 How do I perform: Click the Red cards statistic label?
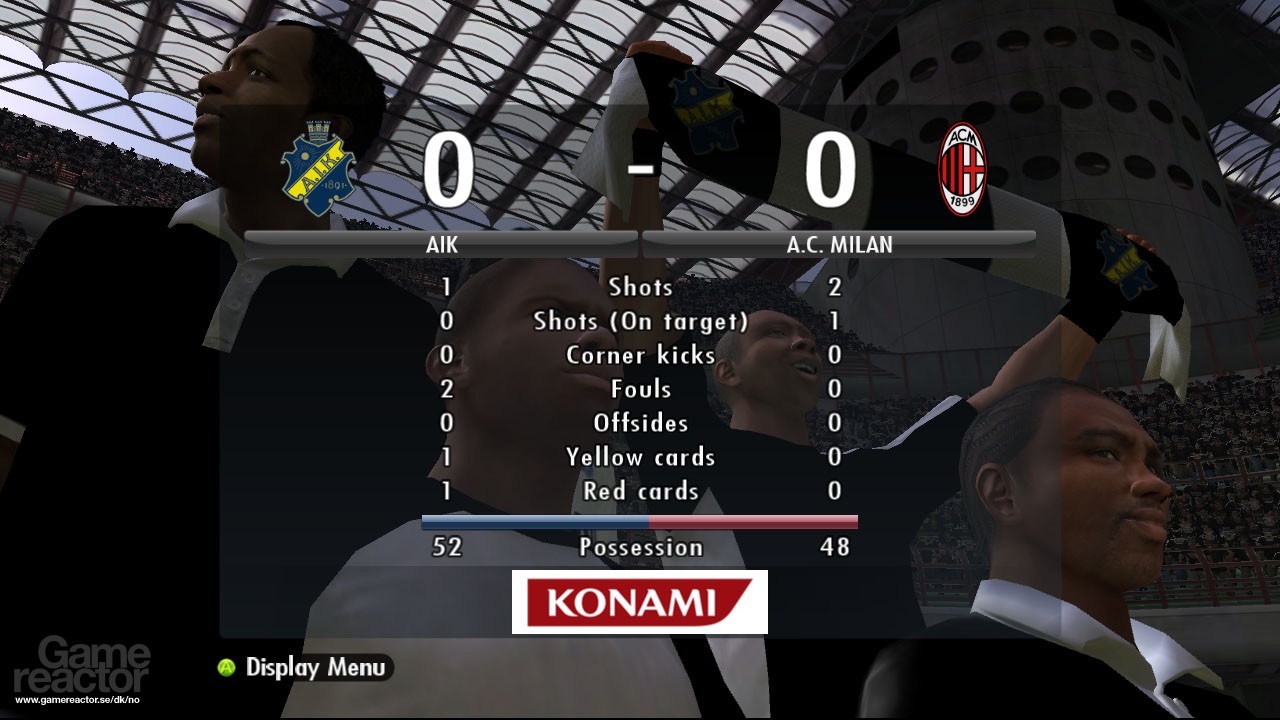click(x=640, y=491)
